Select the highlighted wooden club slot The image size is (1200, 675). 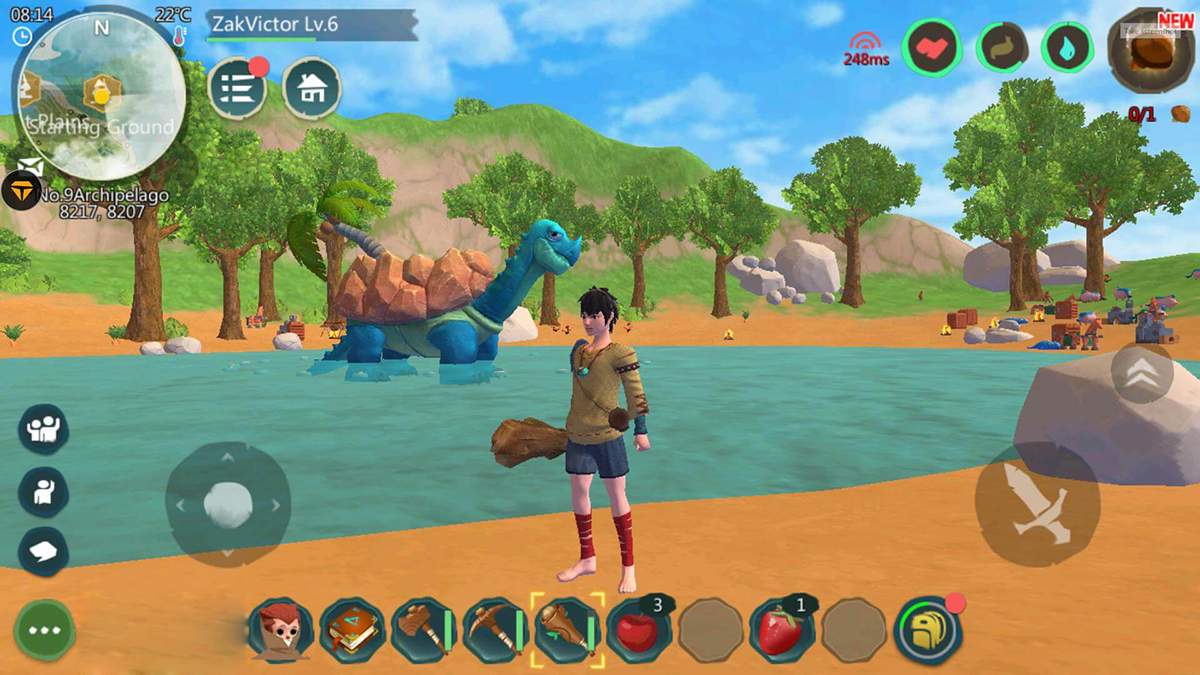pyautogui.click(x=567, y=630)
